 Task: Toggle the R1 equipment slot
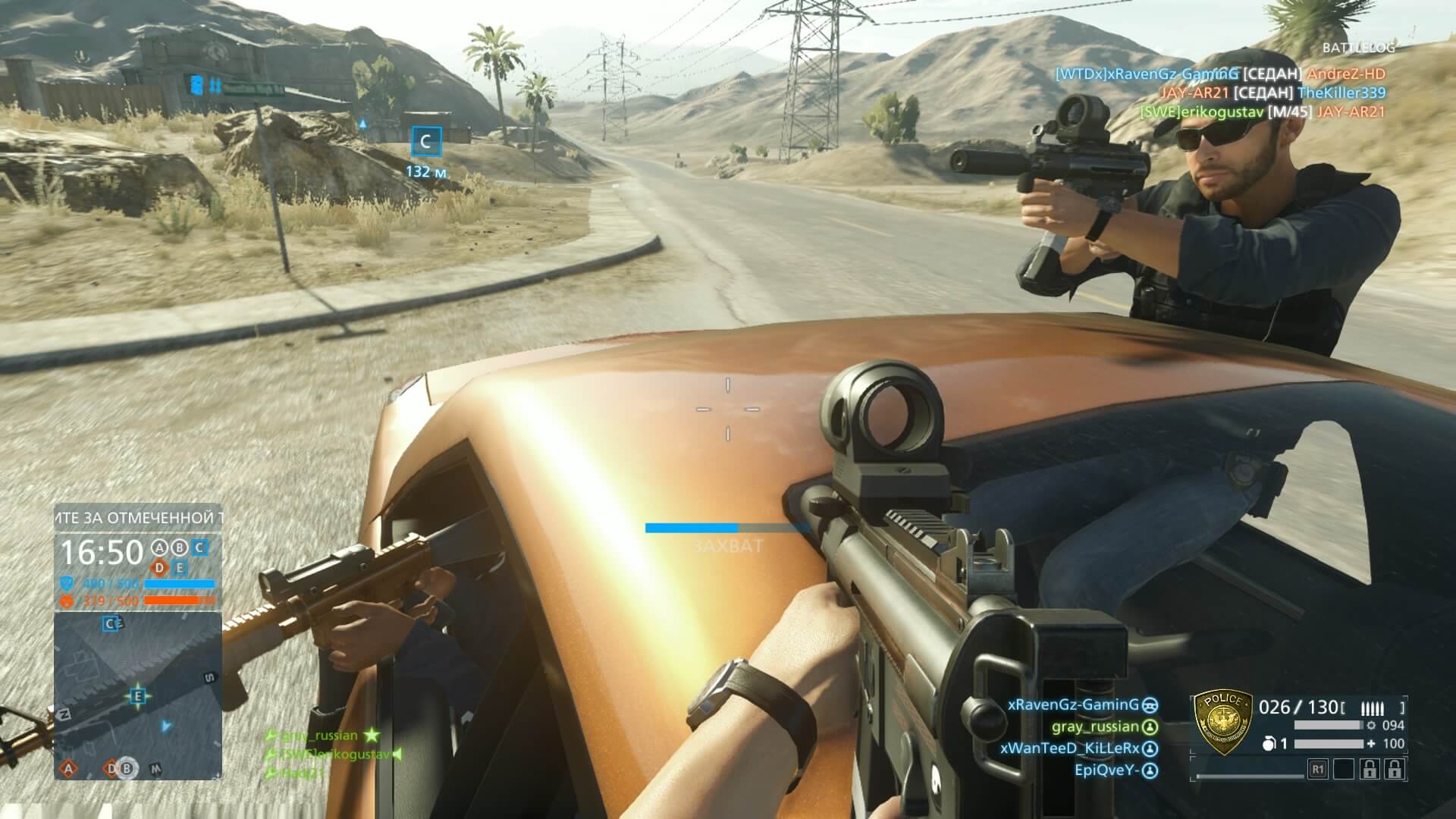point(1319,770)
